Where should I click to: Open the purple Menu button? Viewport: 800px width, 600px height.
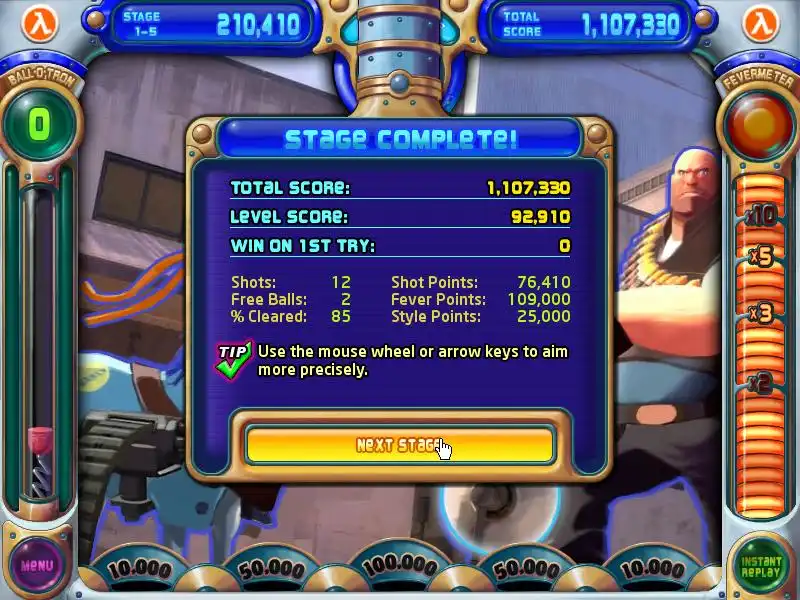tap(37, 565)
